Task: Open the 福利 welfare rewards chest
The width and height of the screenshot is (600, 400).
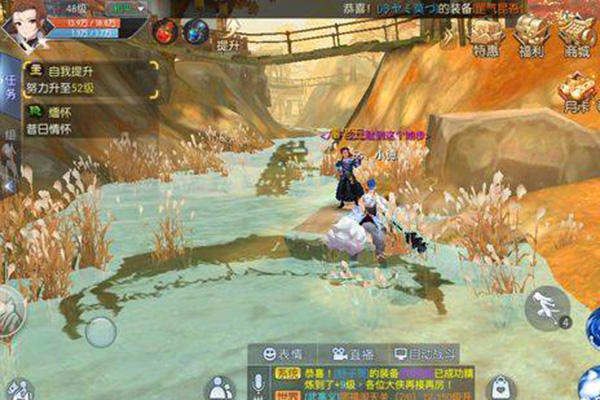Action: [x=528, y=35]
